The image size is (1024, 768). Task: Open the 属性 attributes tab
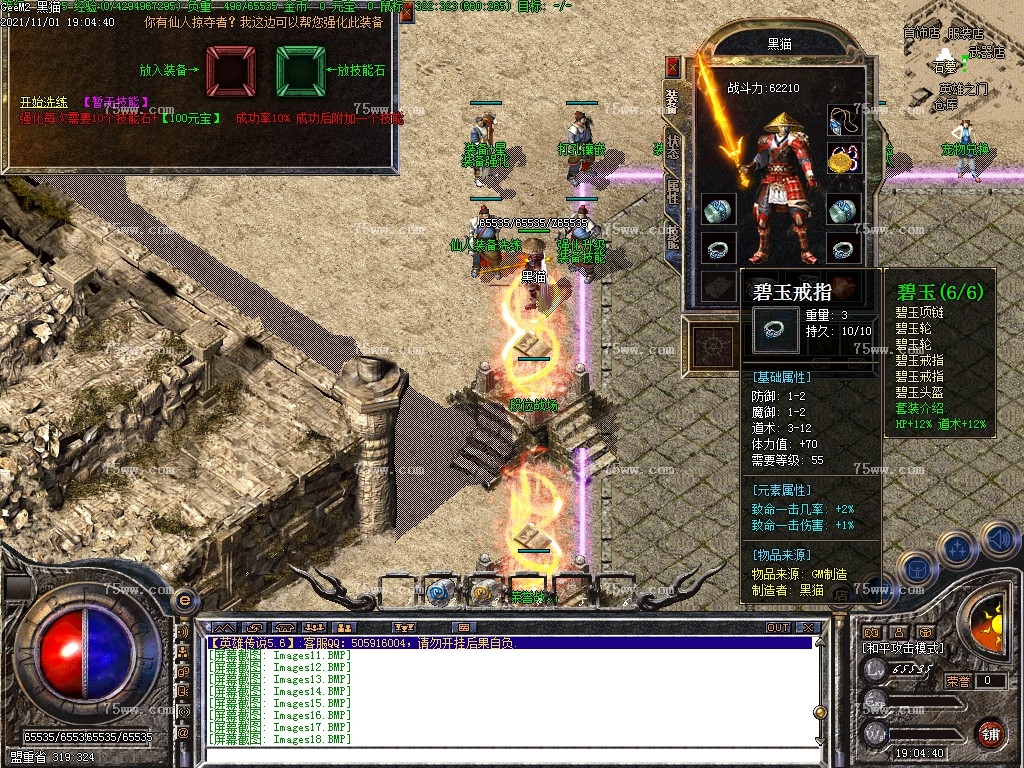673,192
